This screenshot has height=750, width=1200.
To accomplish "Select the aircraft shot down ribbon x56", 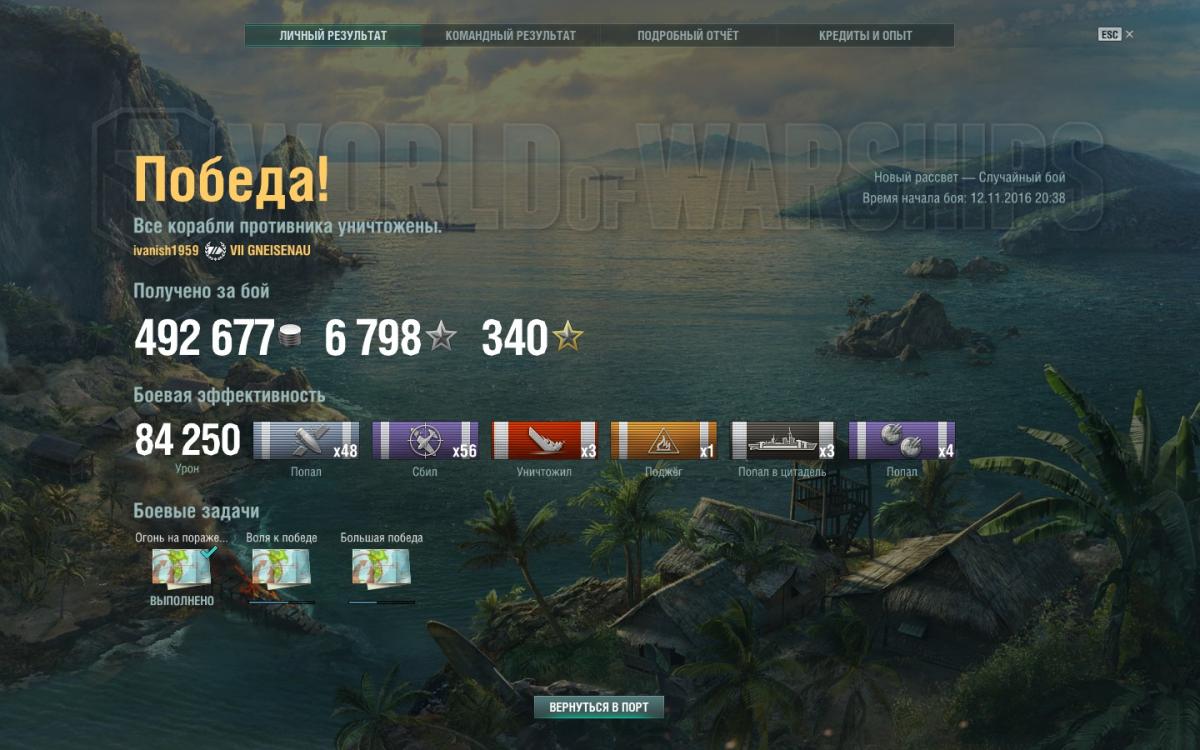I will coord(425,441).
